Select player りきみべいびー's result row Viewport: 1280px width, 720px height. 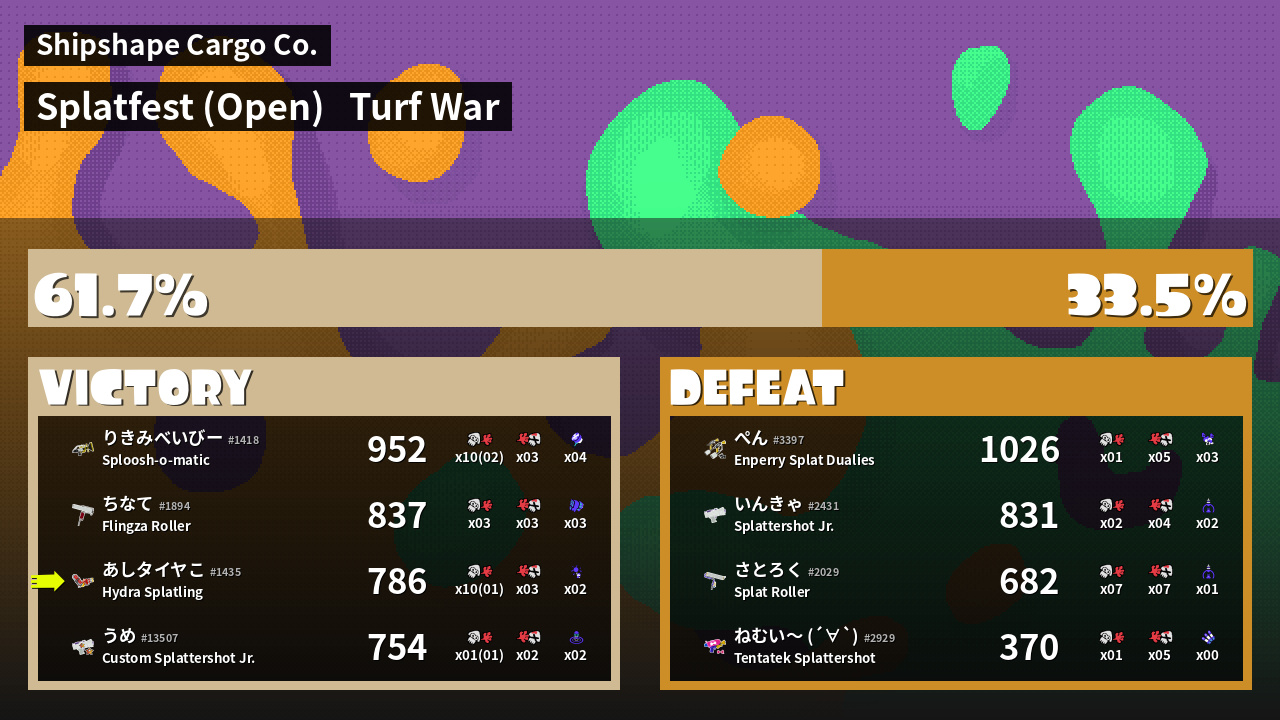[x=324, y=449]
